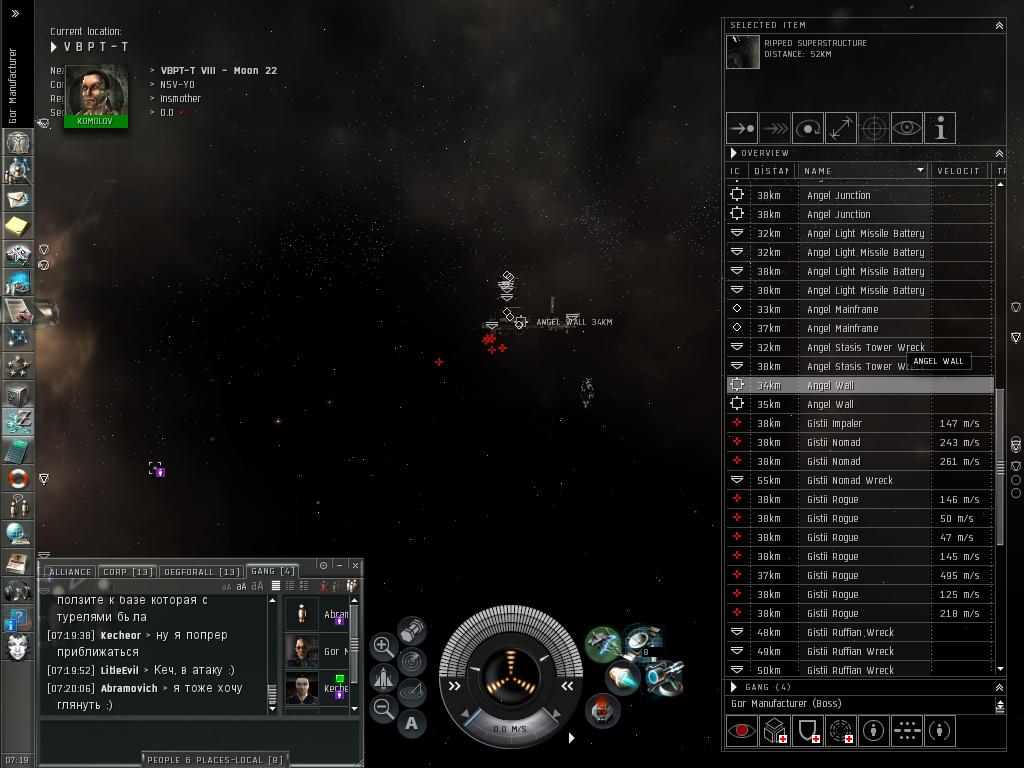This screenshot has width=1024, height=768.
Task: Sort overview by Velocity column header
Action: coord(957,171)
